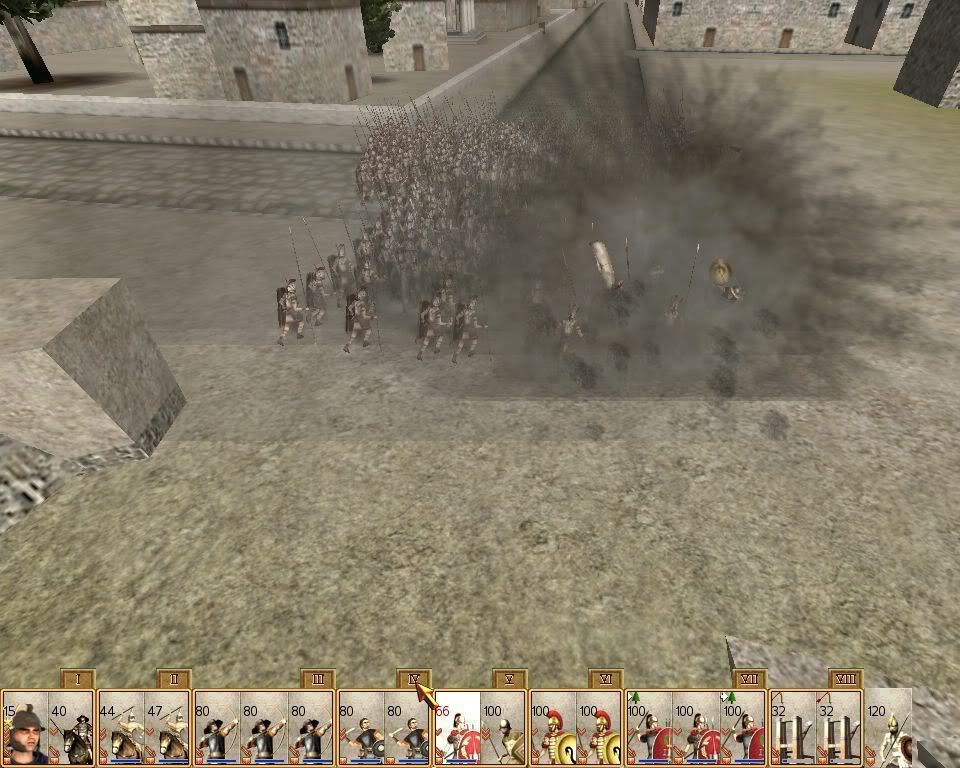Open group VI tab
This screenshot has height=768, width=960.
pyautogui.click(x=606, y=679)
